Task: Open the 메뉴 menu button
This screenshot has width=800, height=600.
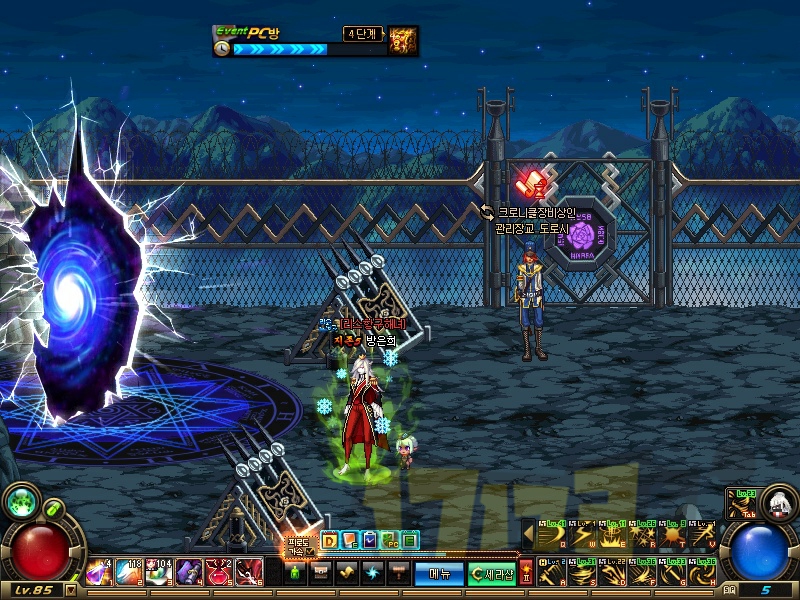Action: 440,573
